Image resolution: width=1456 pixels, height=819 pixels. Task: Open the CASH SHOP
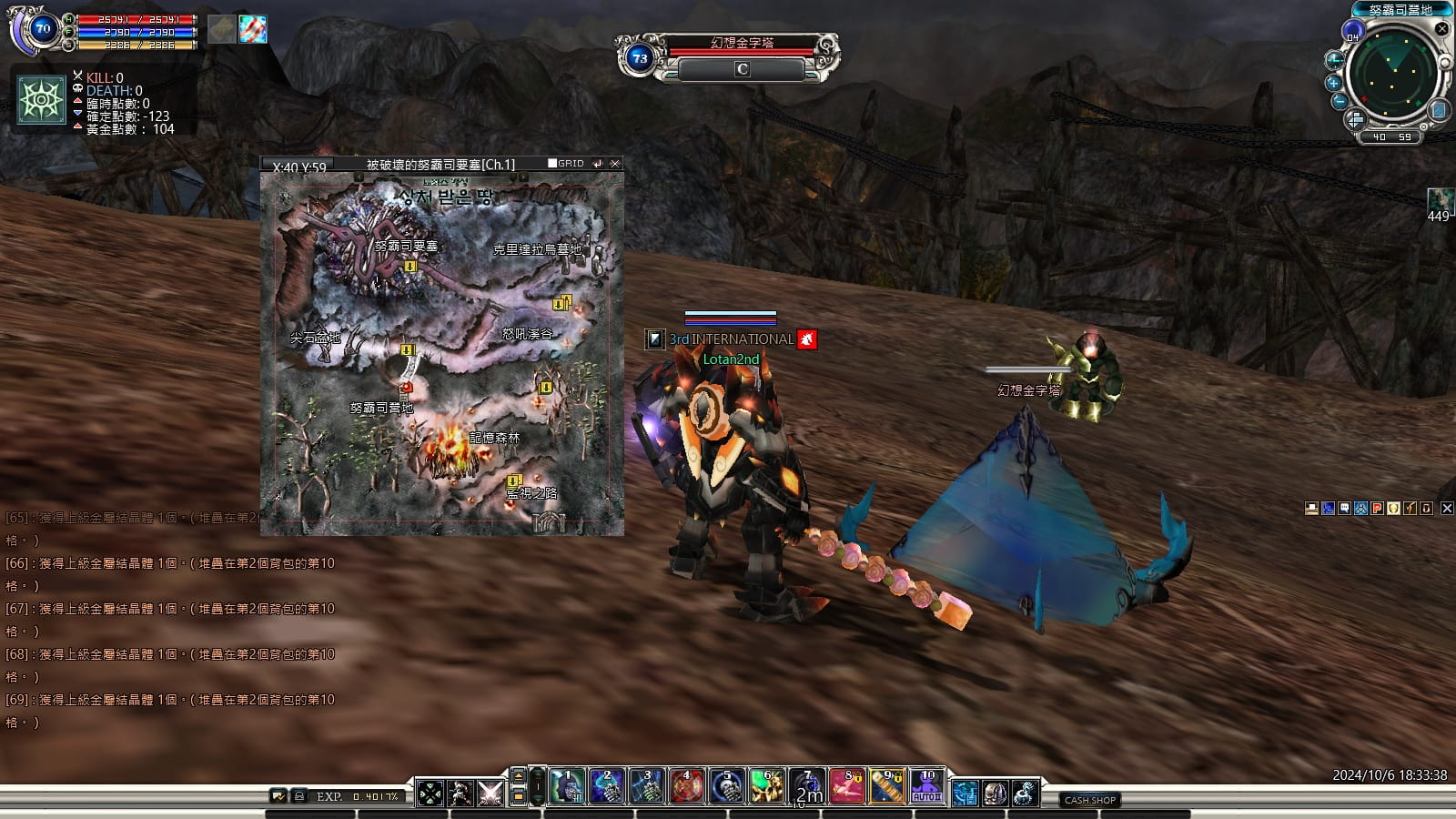(x=1089, y=800)
